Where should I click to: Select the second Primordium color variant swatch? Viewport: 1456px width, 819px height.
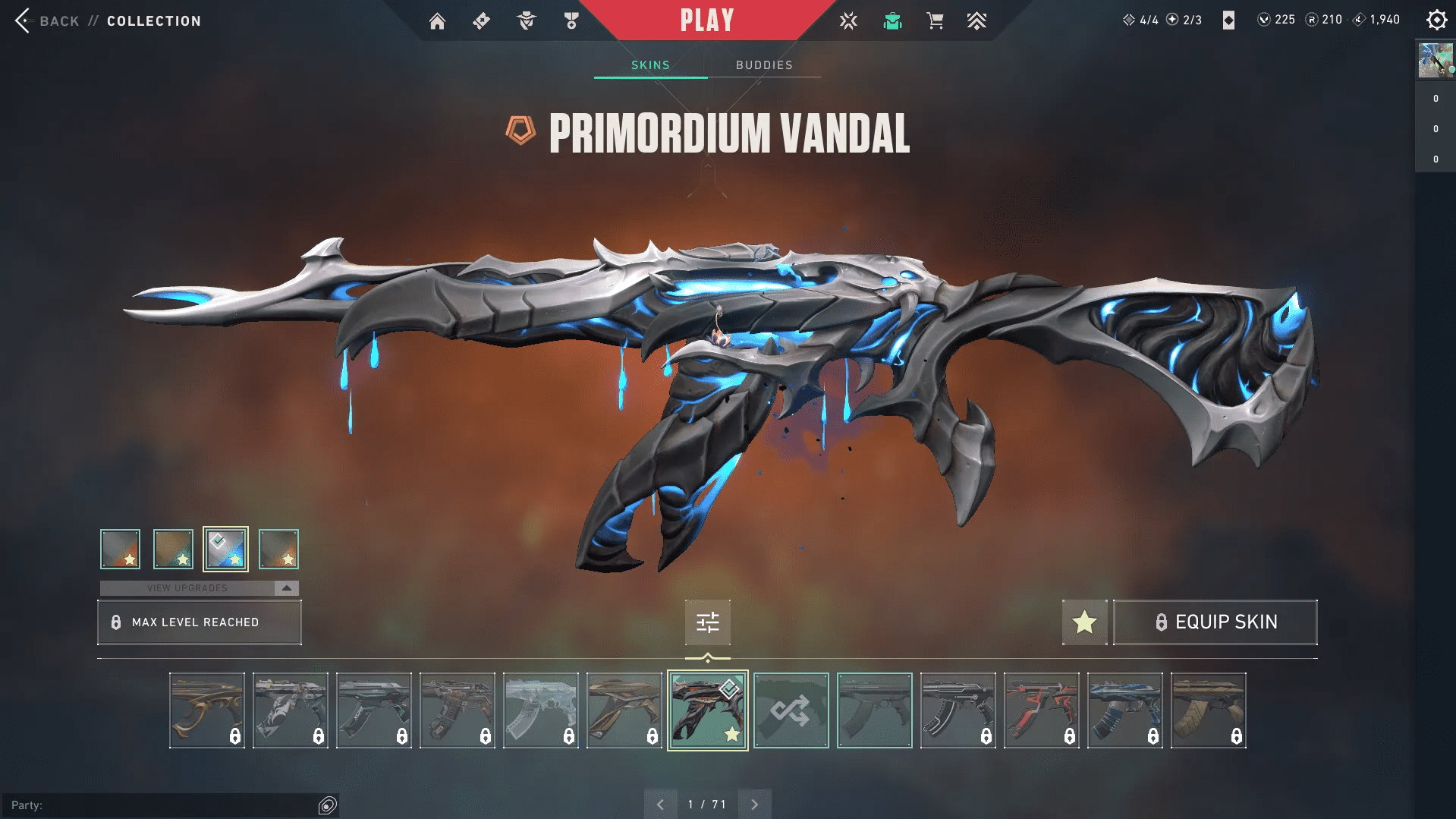tap(174, 548)
